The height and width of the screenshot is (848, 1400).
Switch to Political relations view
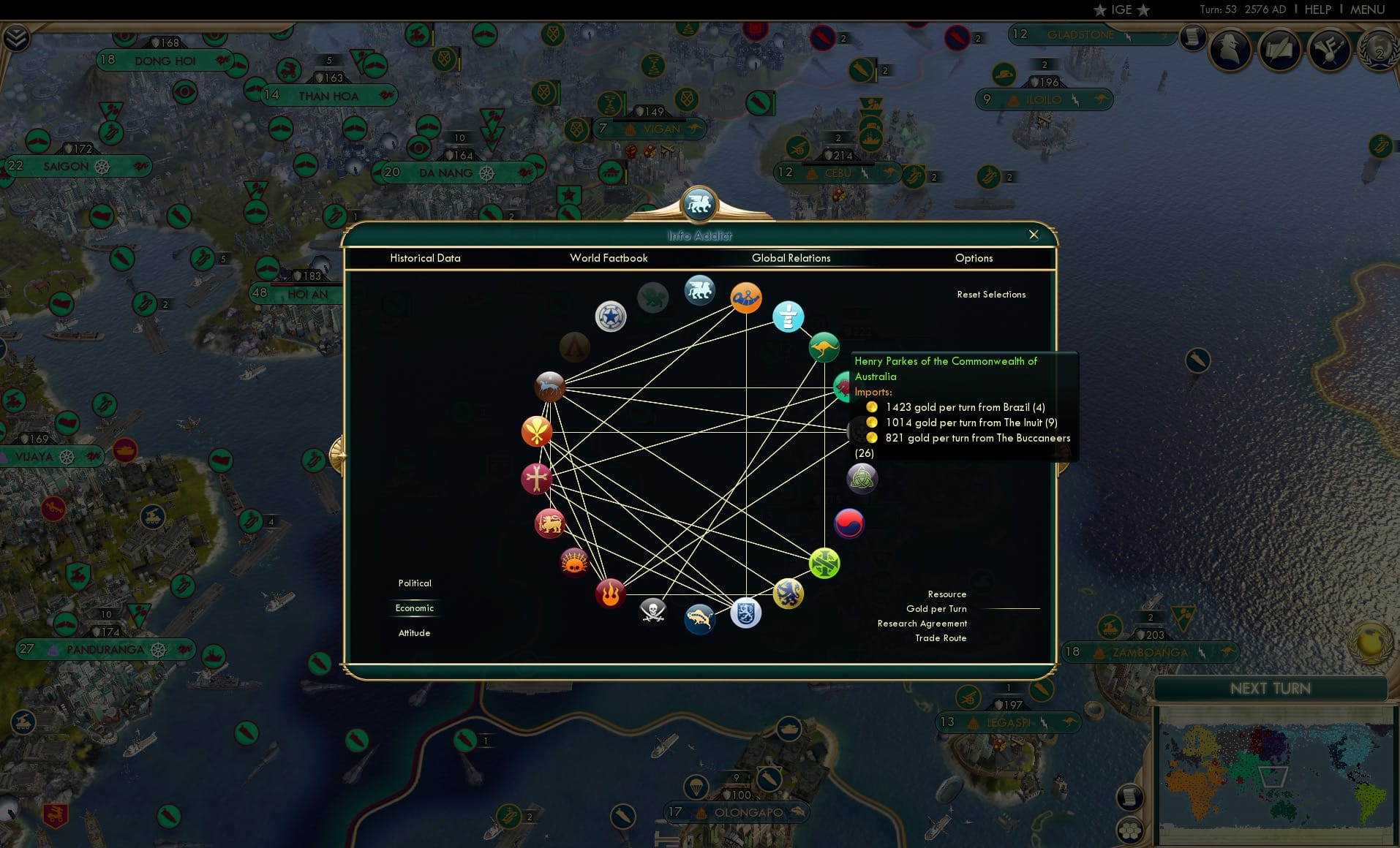coord(414,583)
